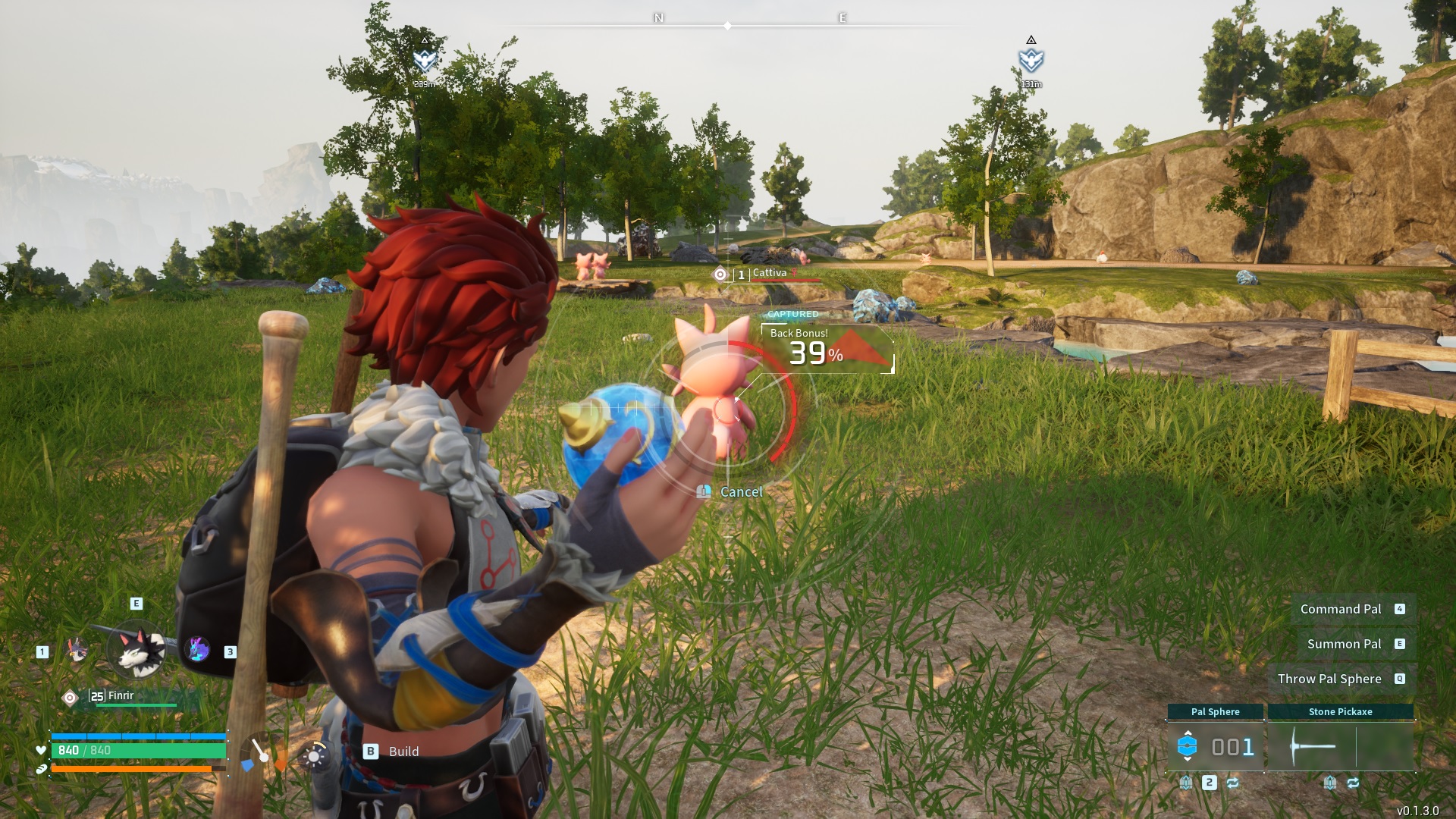The width and height of the screenshot is (1456, 819).
Task: Click the target lock icon beside Finrir's name
Action: point(71,697)
